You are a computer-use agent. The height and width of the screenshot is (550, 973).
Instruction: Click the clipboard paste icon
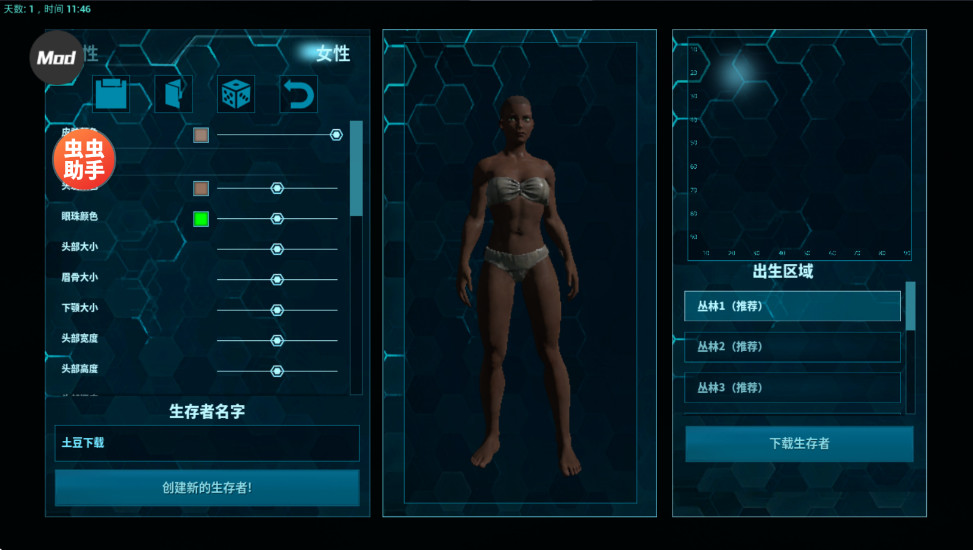point(111,94)
